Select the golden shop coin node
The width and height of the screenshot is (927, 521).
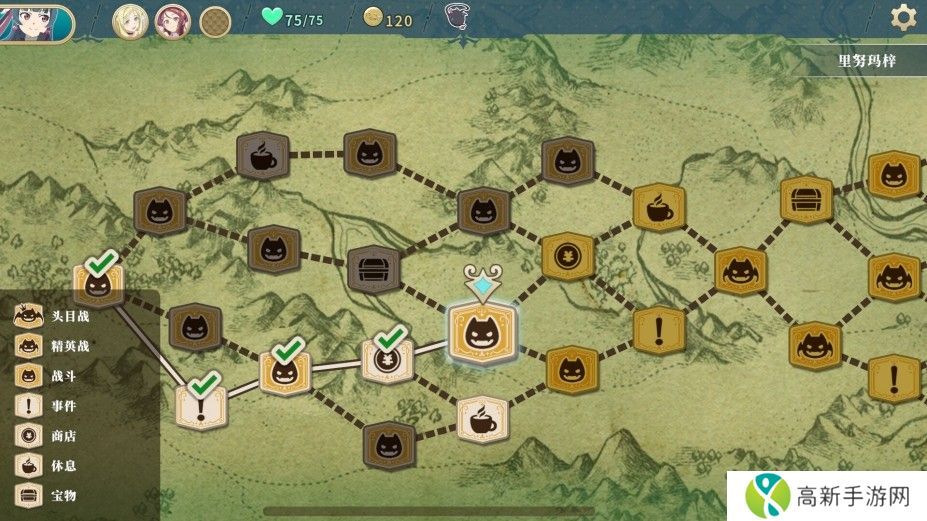click(569, 256)
